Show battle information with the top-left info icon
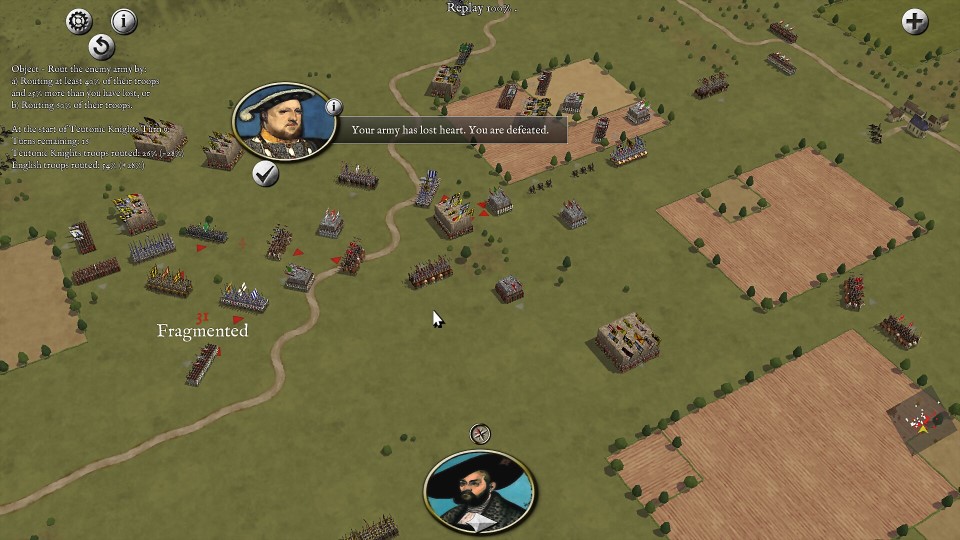 tap(124, 21)
